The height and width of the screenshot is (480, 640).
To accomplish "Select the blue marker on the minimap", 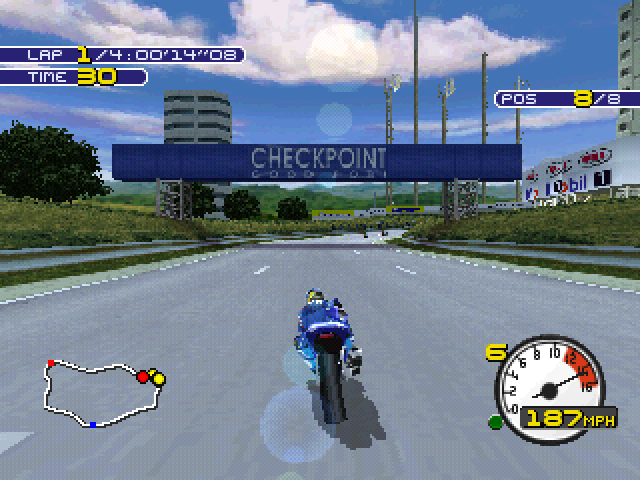I will coord(93,425).
